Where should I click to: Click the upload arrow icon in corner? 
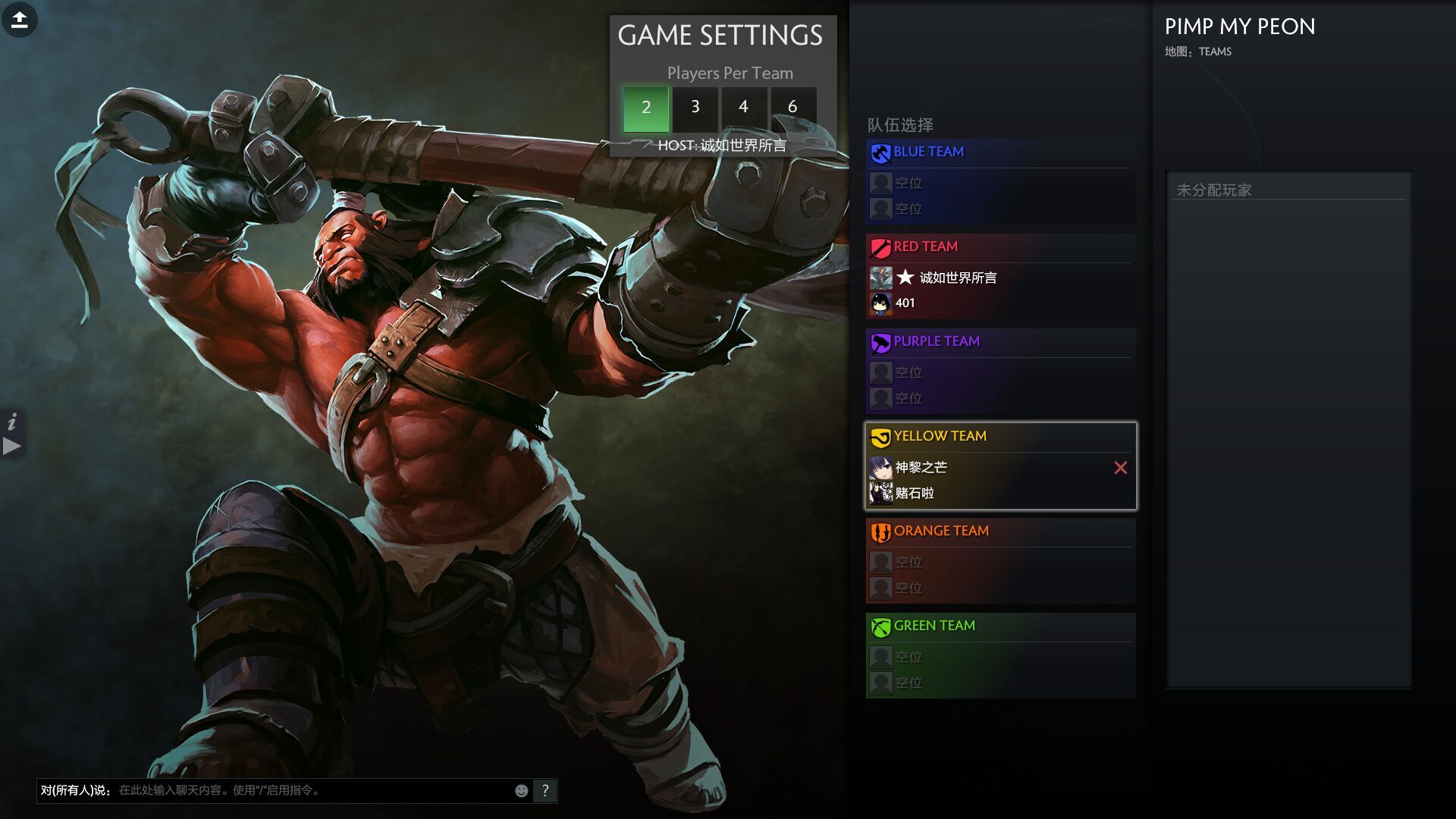[20, 20]
